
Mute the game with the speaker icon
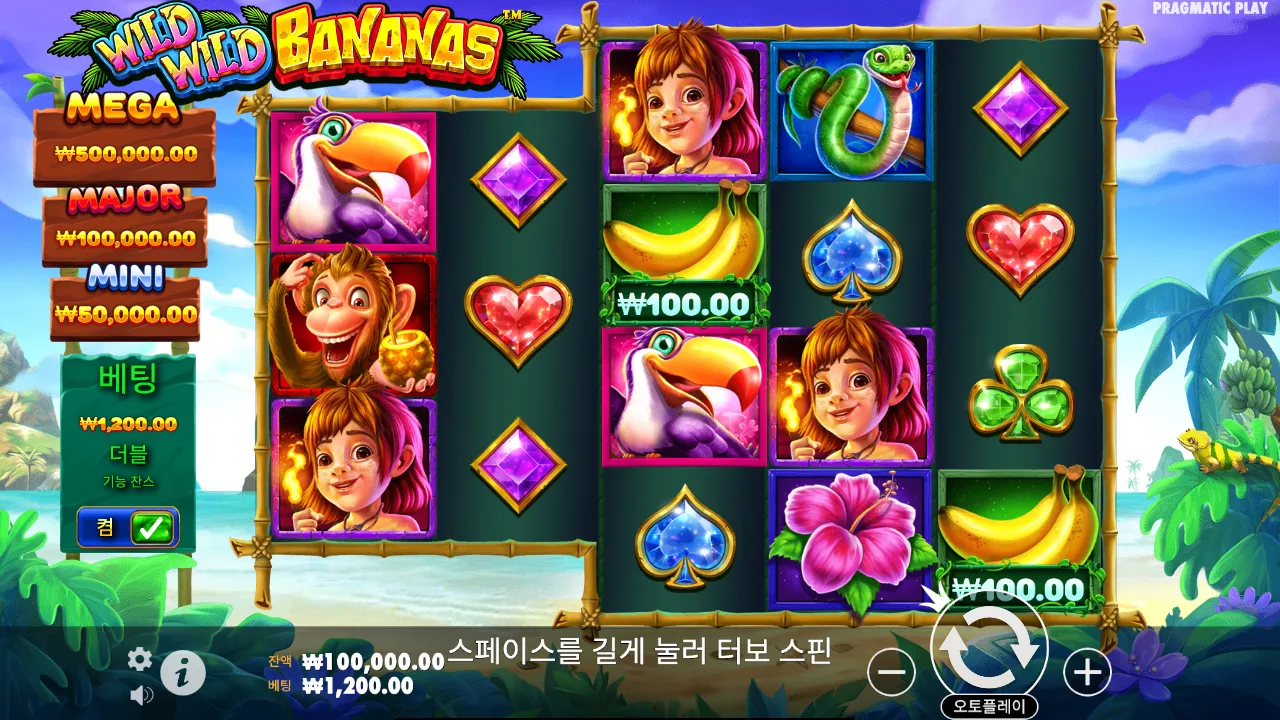click(140, 694)
